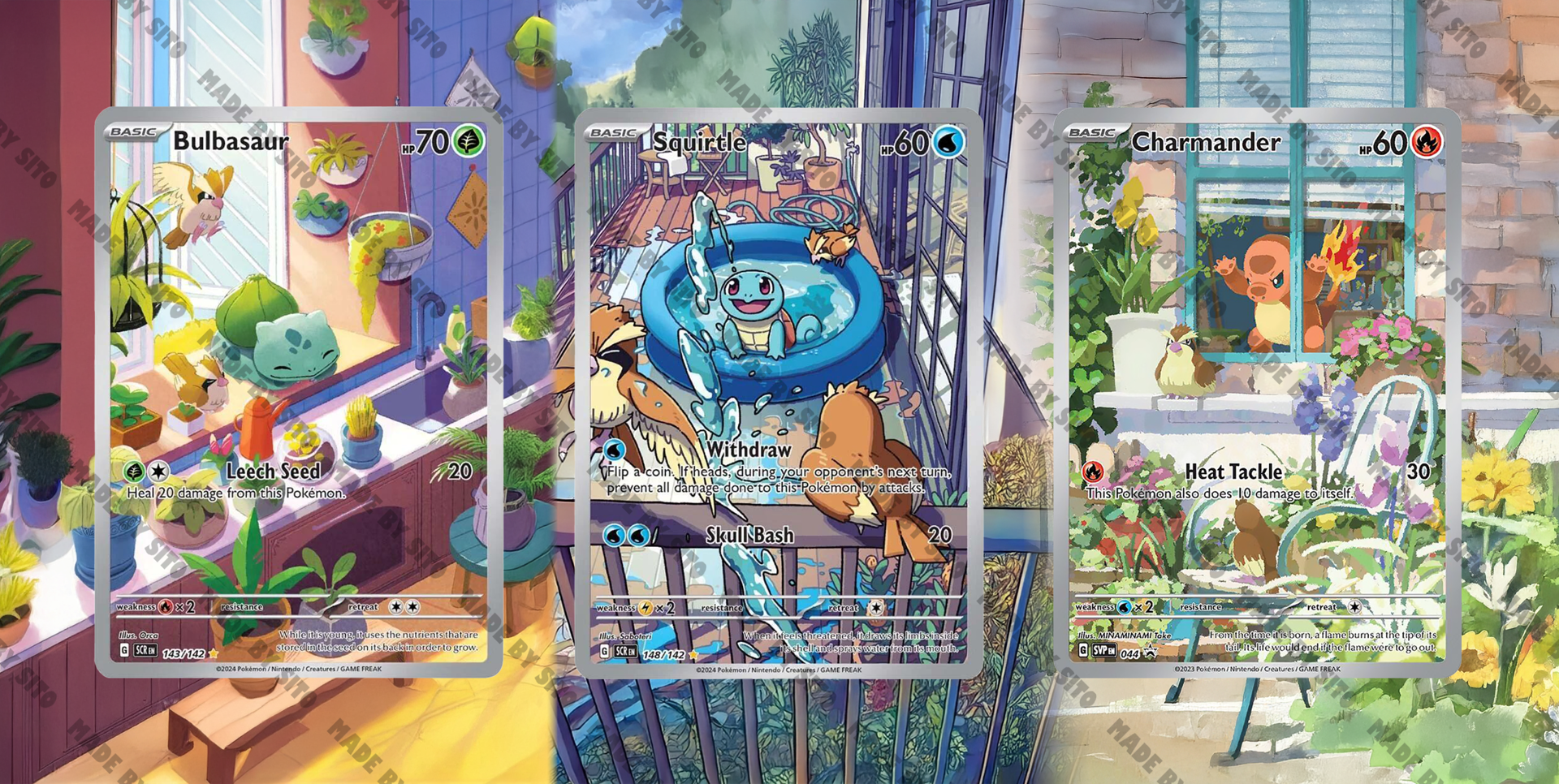
Task: Select the Bulbasaur card
Action: click(x=299, y=392)
